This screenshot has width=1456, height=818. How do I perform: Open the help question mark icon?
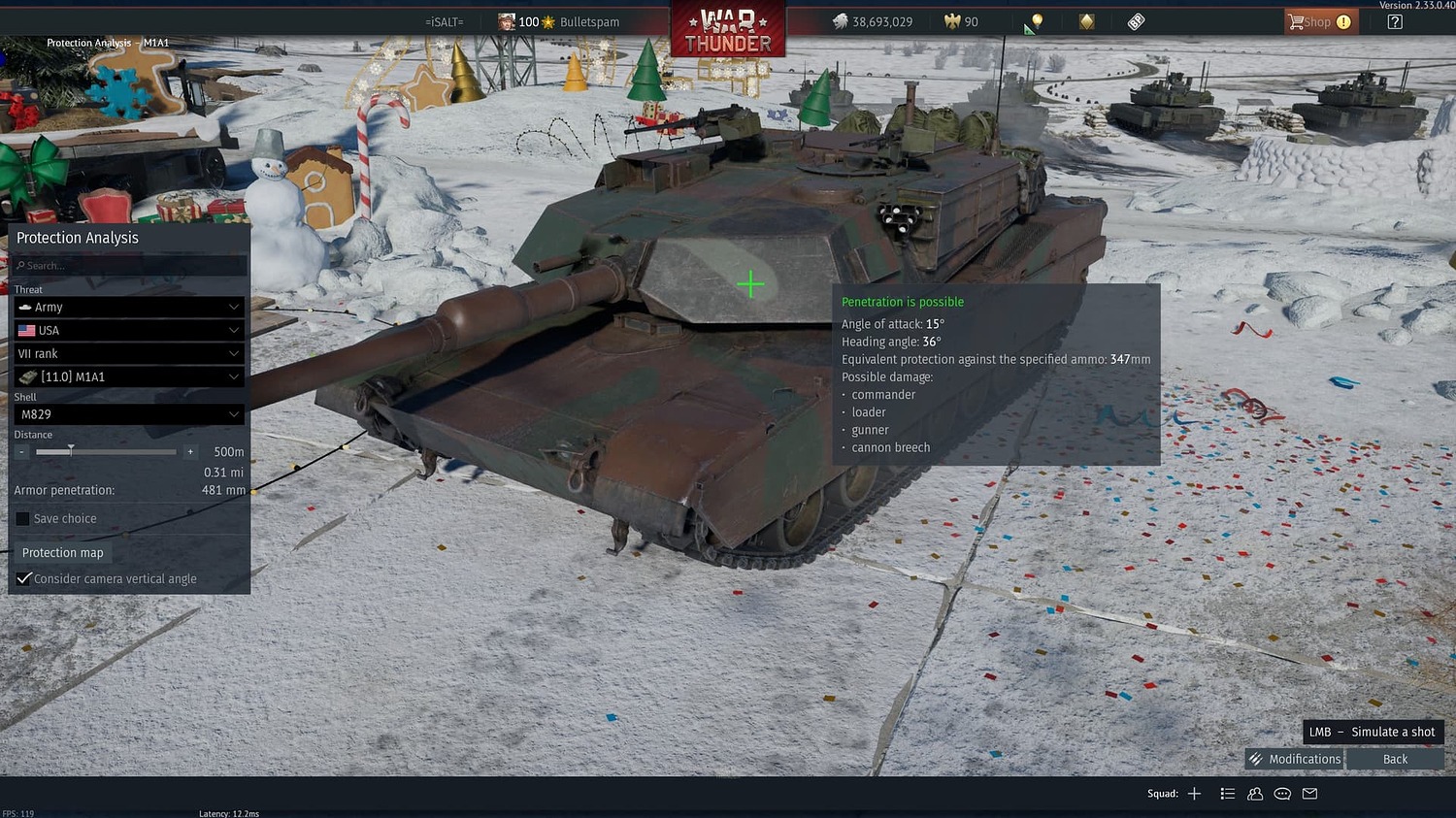pos(1395,20)
